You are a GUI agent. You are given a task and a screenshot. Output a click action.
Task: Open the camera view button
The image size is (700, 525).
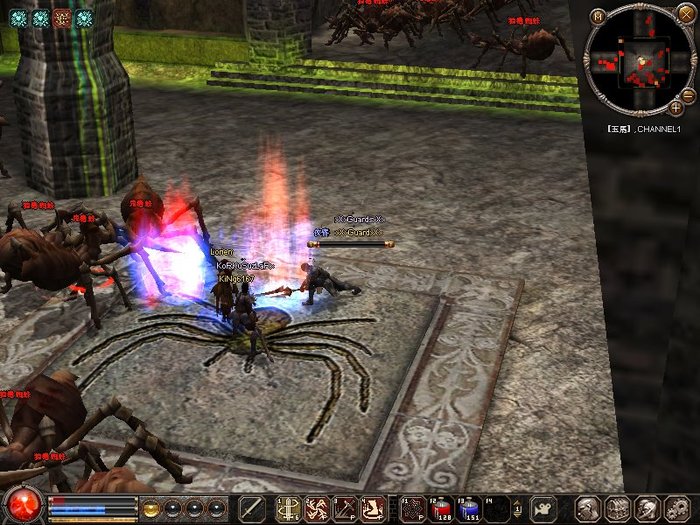pyautogui.click(x=542, y=508)
